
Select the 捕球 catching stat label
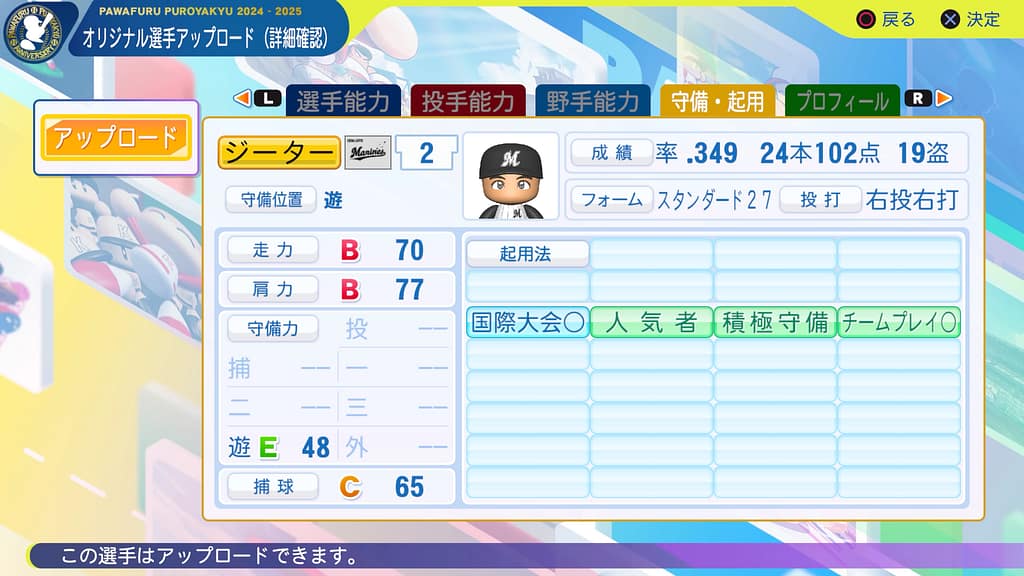273,487
